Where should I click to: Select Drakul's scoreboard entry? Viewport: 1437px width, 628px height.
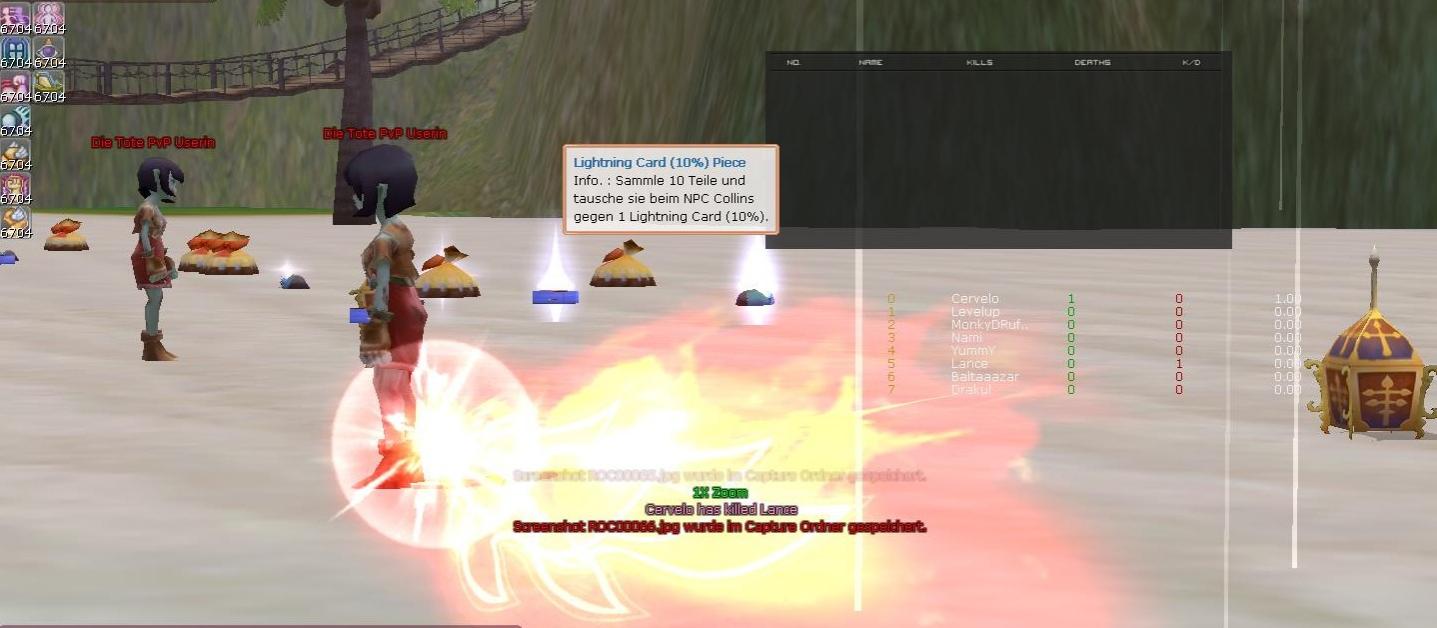971,390
